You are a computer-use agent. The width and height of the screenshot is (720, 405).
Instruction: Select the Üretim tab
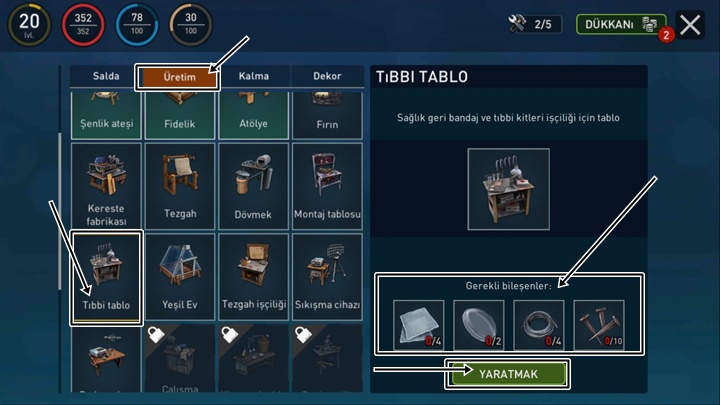(x=179, y=76)
